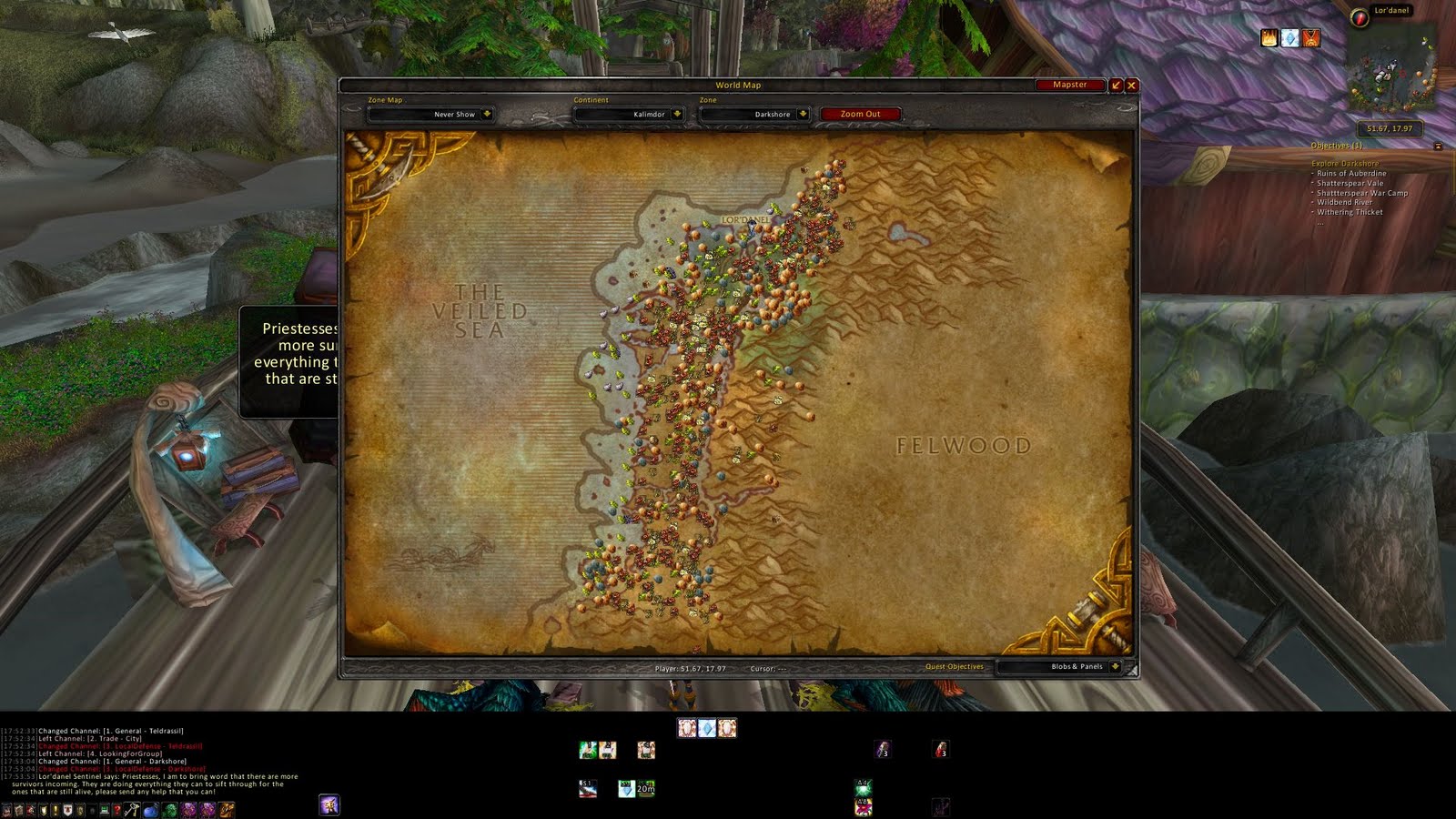Toggle the Quest Objectives display on the map
Screen dimensions: 1456x819
coord(954,666)
